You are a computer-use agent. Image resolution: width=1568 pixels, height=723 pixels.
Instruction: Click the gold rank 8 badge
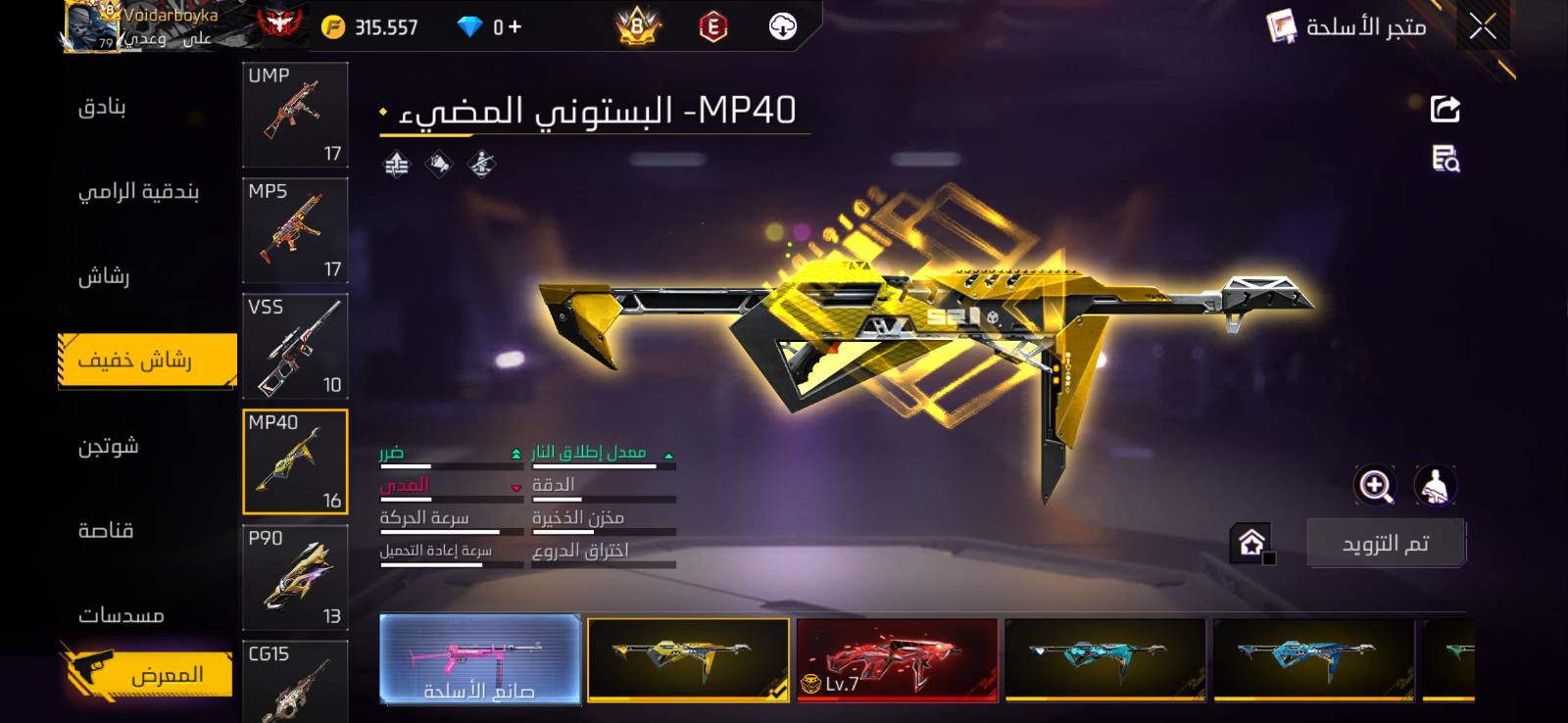(x=635, y=26)
